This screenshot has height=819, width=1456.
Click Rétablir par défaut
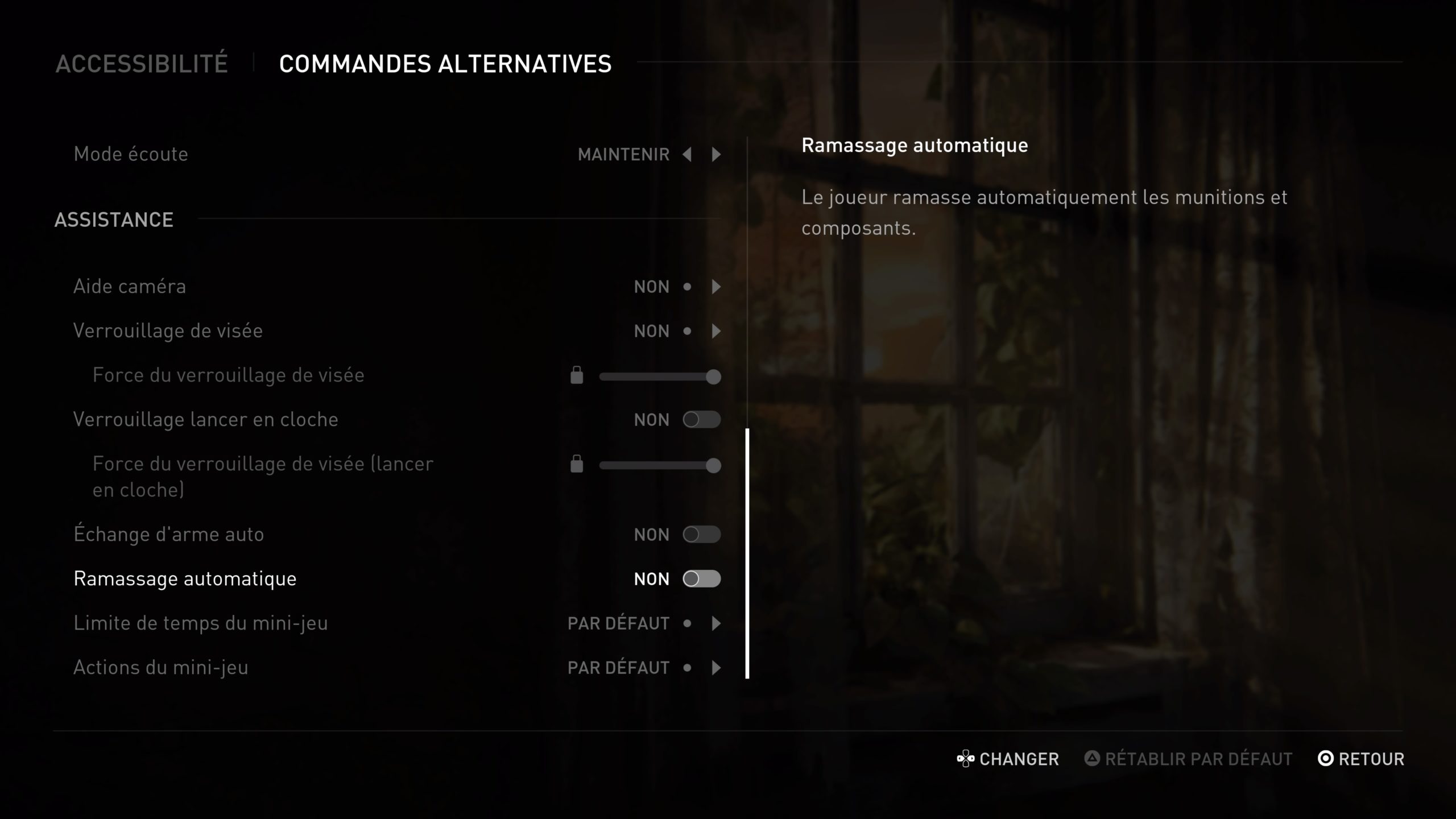coord(1189,759)
